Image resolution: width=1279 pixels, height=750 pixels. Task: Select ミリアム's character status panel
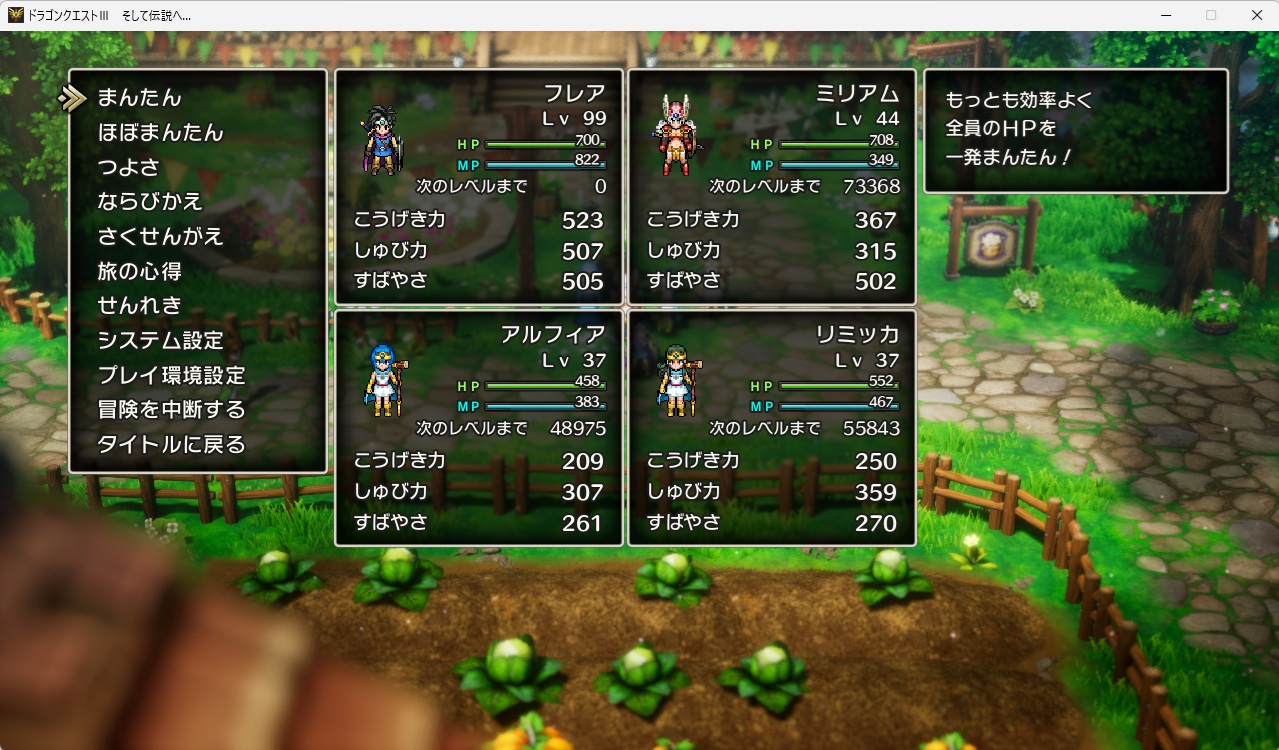tap(772, 187)
